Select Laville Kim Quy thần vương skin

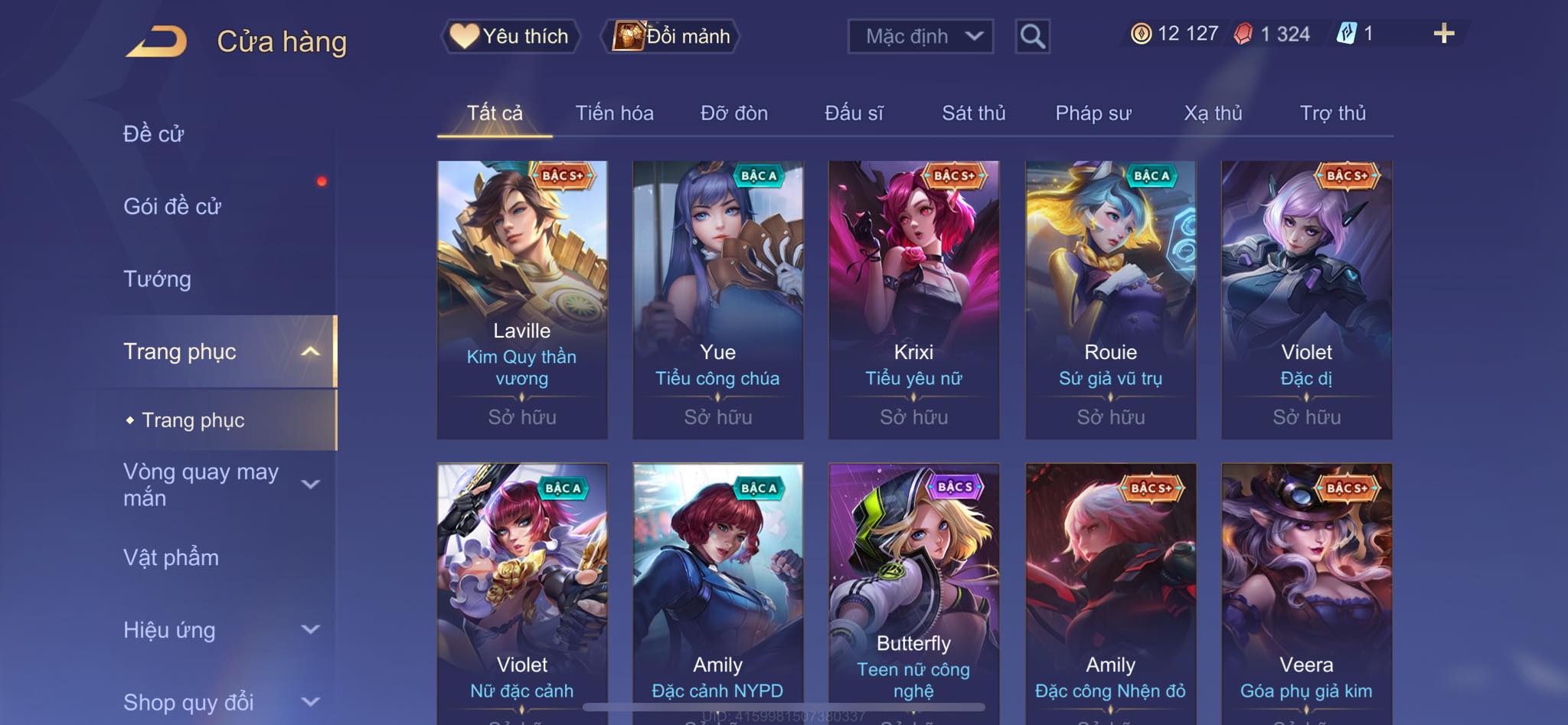click(x=522, y=299)
